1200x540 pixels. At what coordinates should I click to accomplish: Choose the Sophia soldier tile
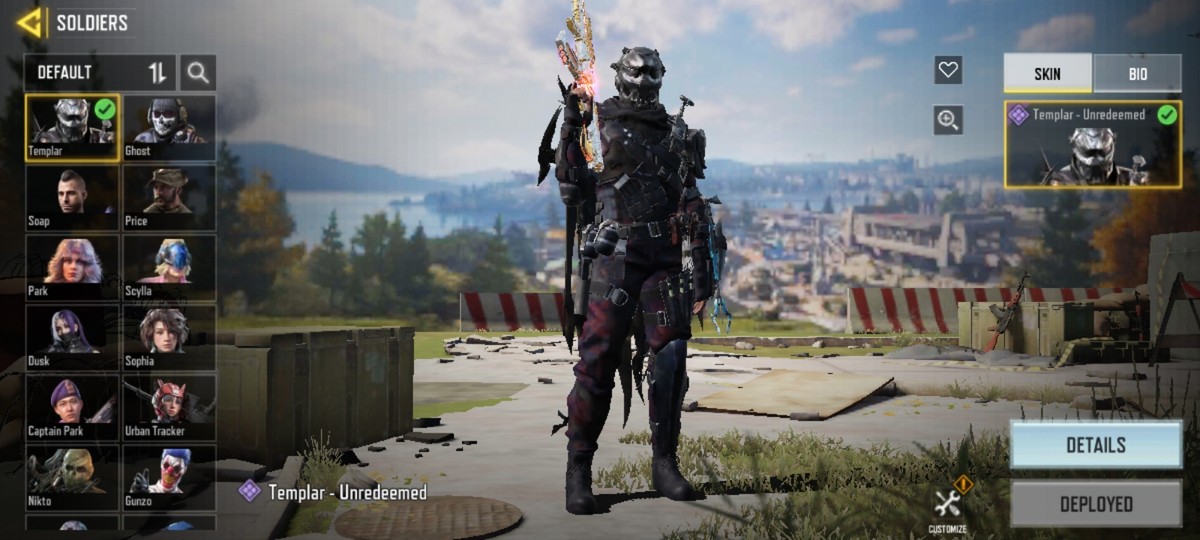coord(169,337)
